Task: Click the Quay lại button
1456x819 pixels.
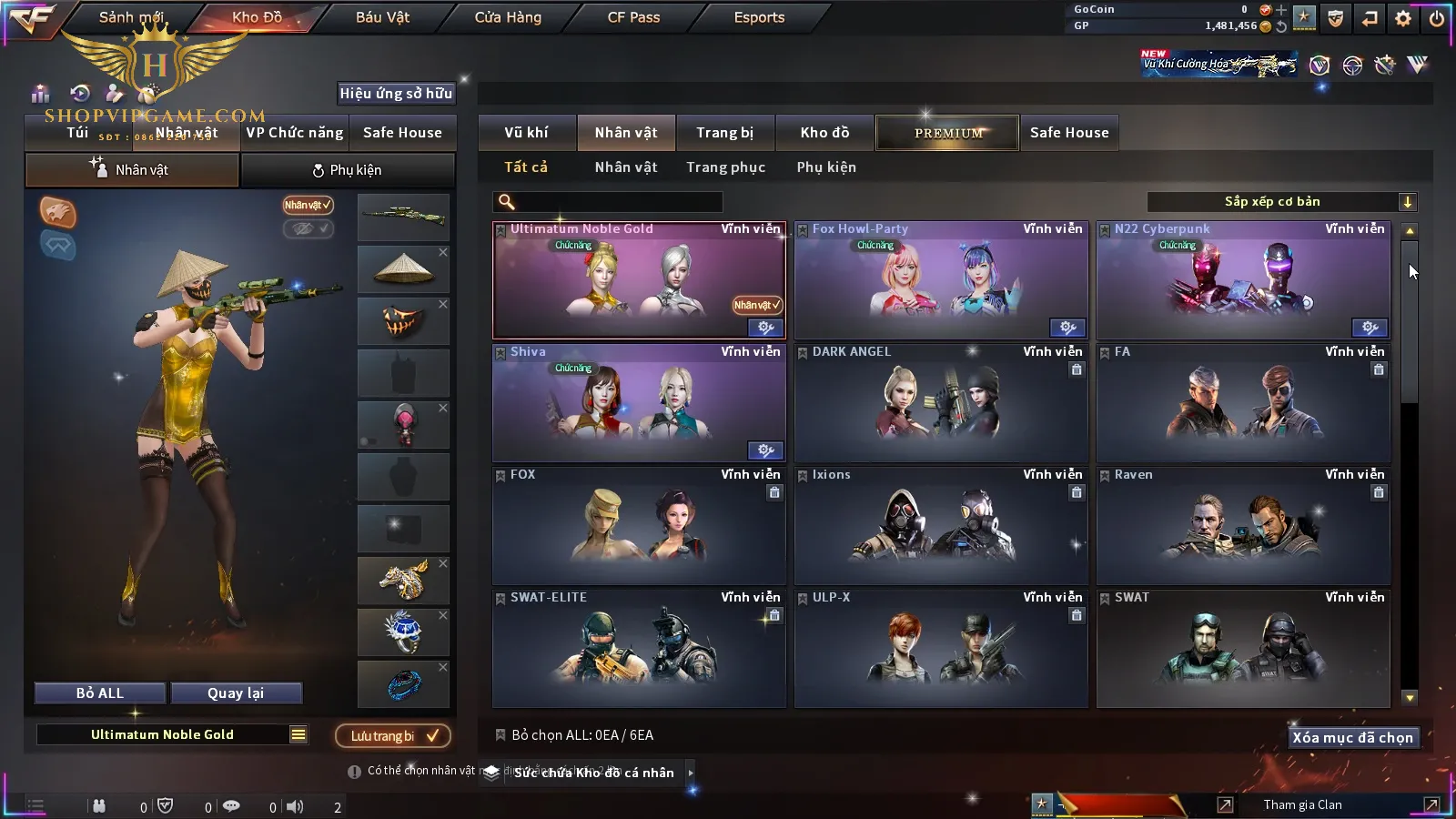Action: (236, 693)
